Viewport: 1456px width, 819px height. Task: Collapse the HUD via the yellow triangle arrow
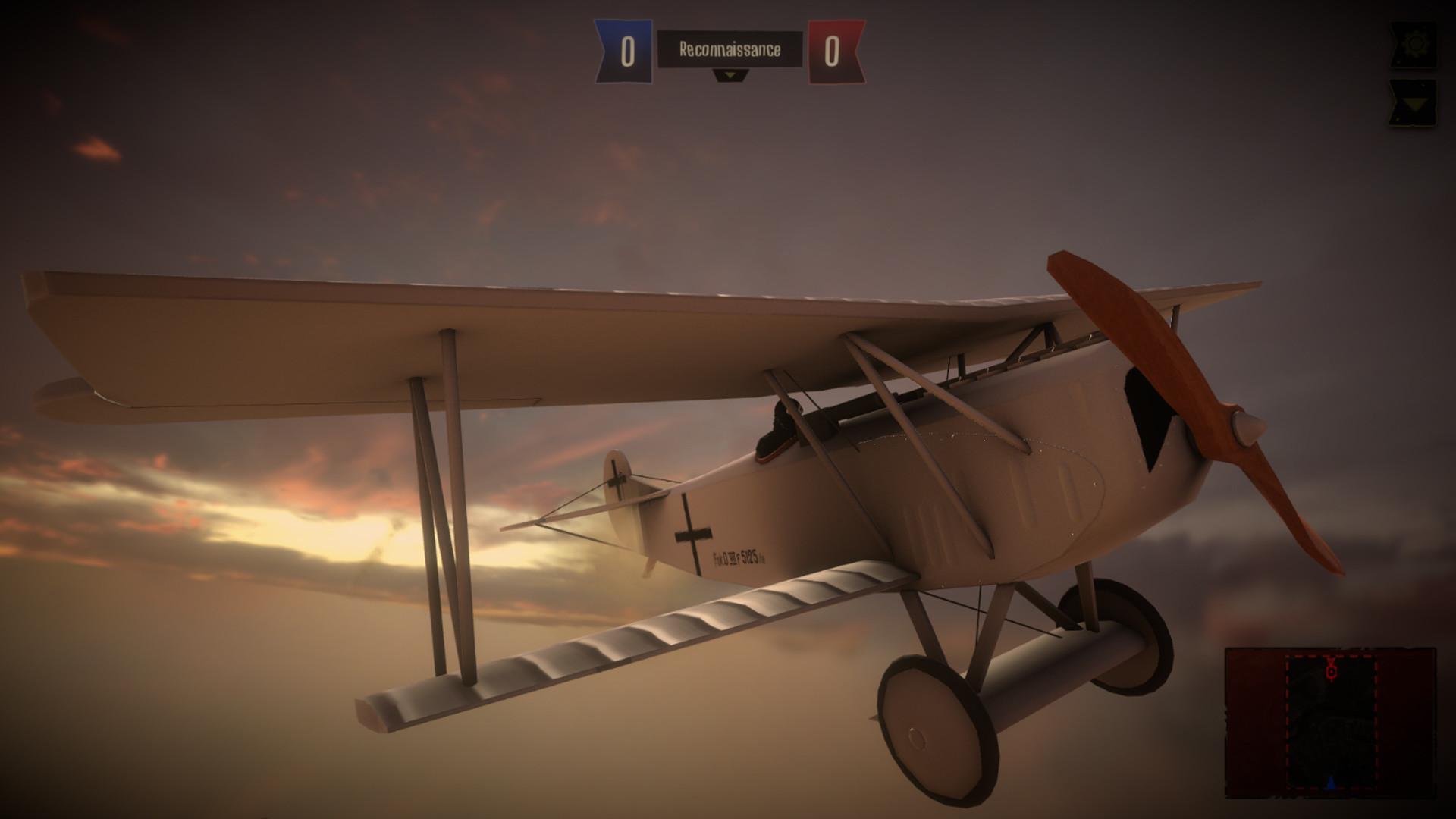point(1416,104)
